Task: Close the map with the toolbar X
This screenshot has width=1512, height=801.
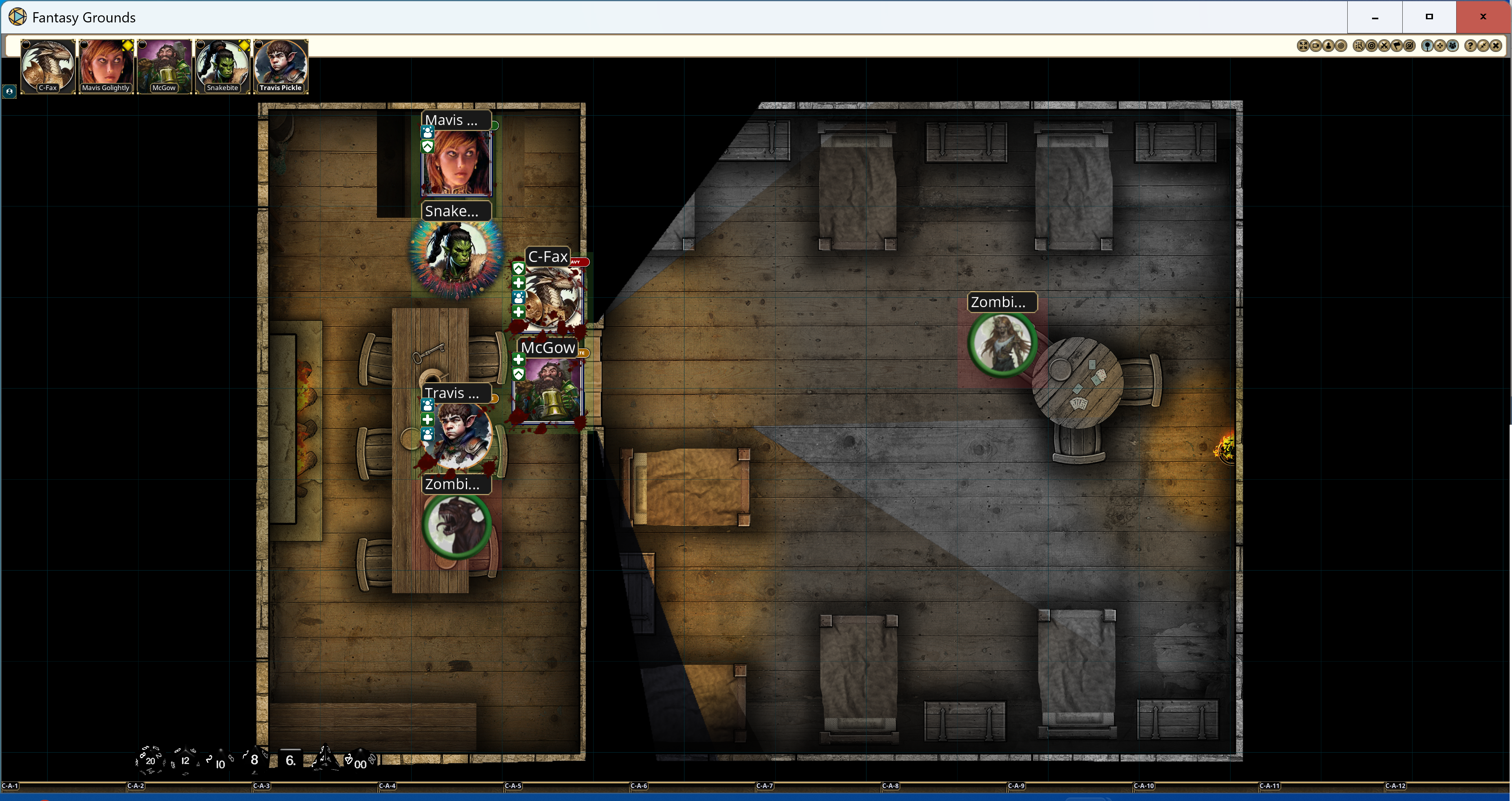Action: point(1495,46)
